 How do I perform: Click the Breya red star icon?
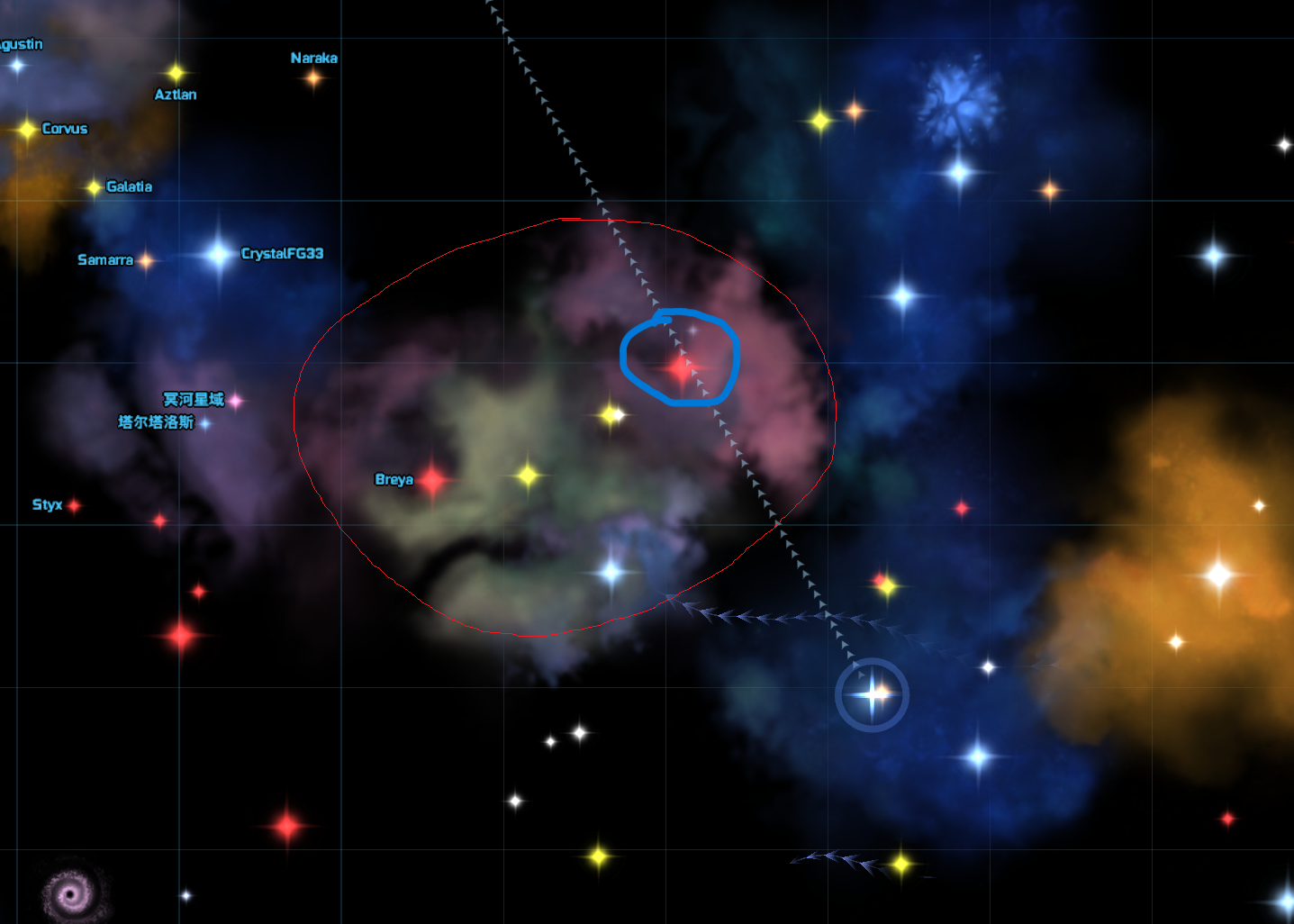432,480
